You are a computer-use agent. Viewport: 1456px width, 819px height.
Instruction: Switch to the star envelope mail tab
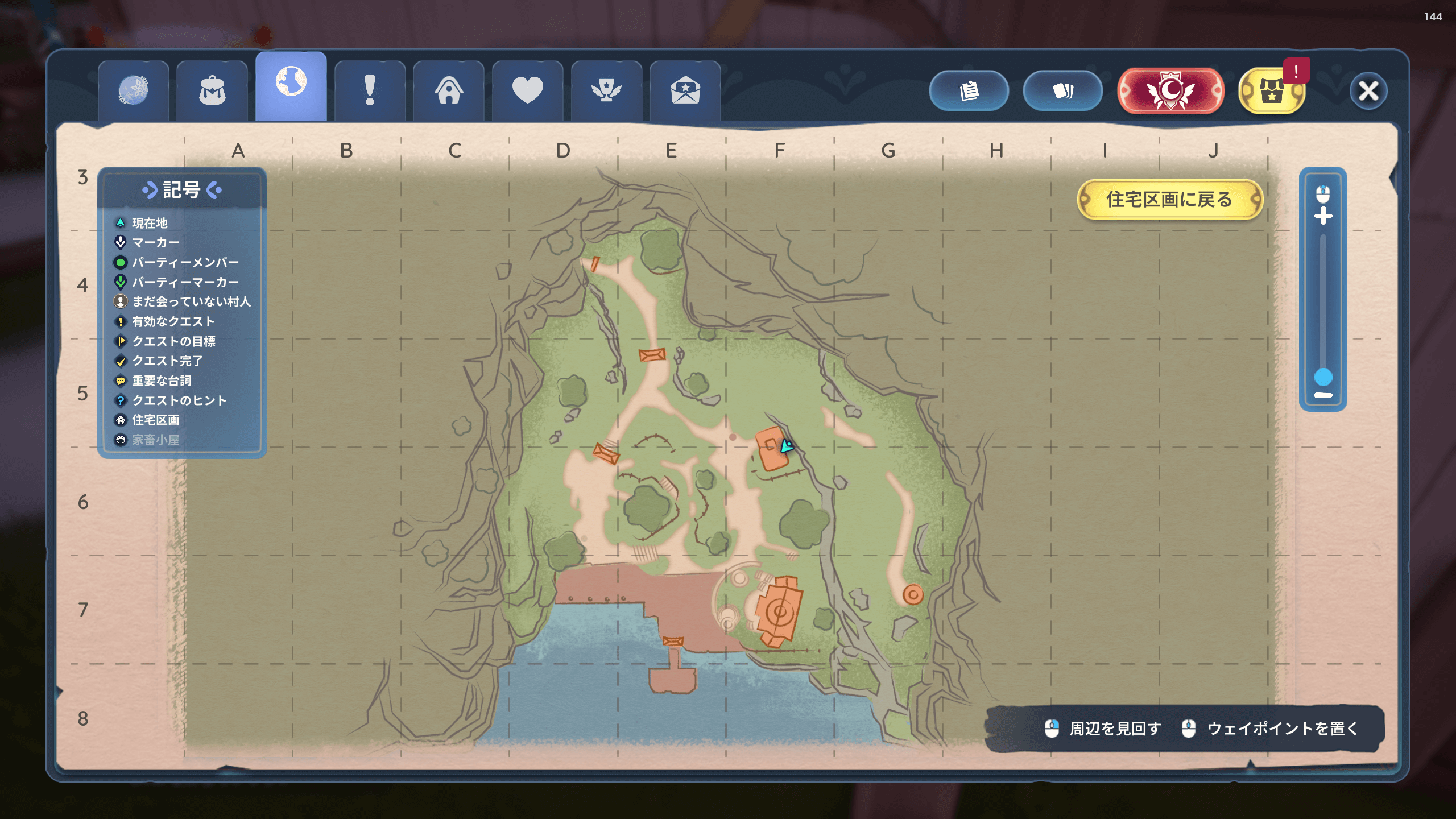[x=685, y=91]
